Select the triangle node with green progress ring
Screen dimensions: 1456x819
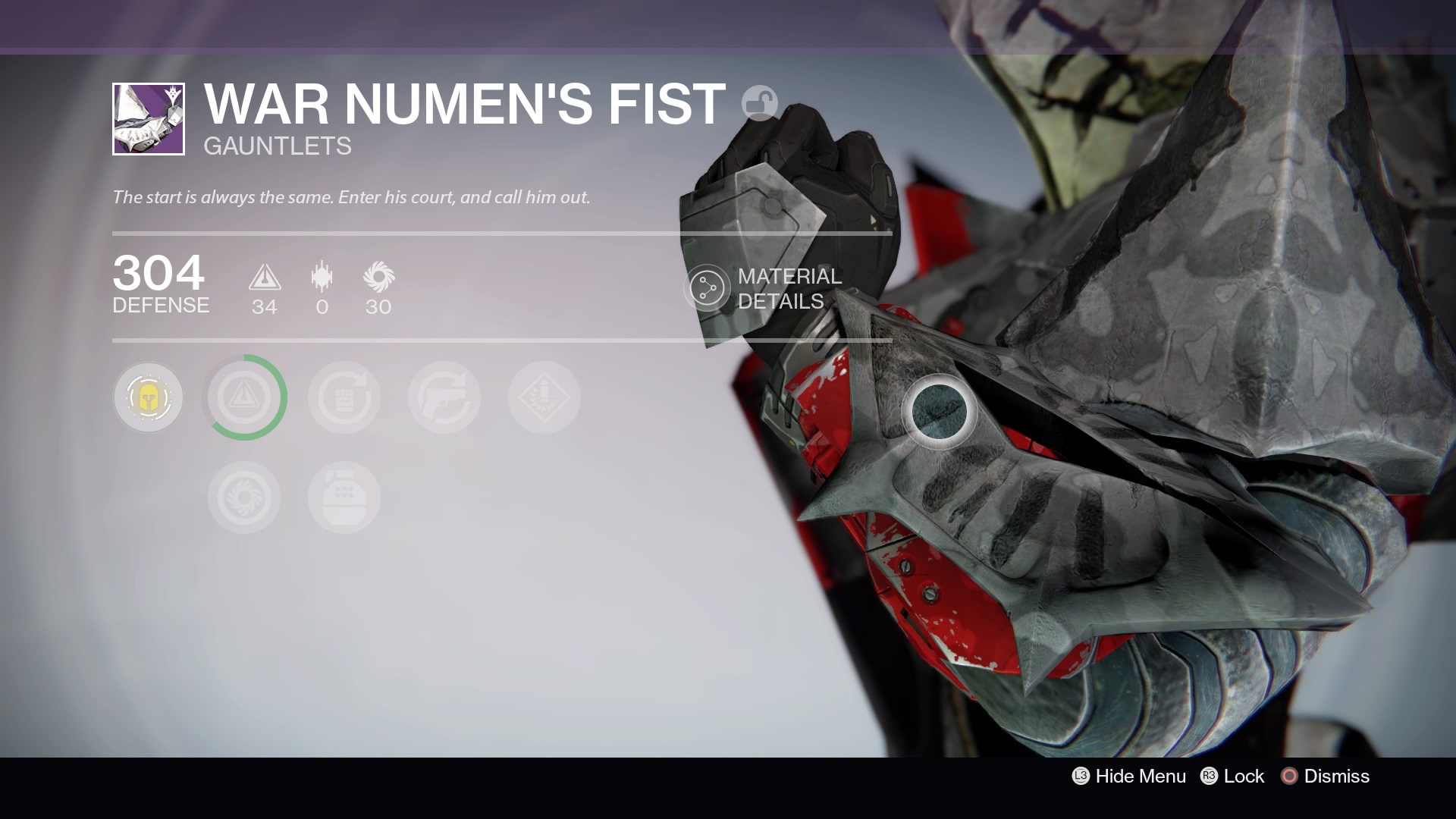tap(245, 397)
